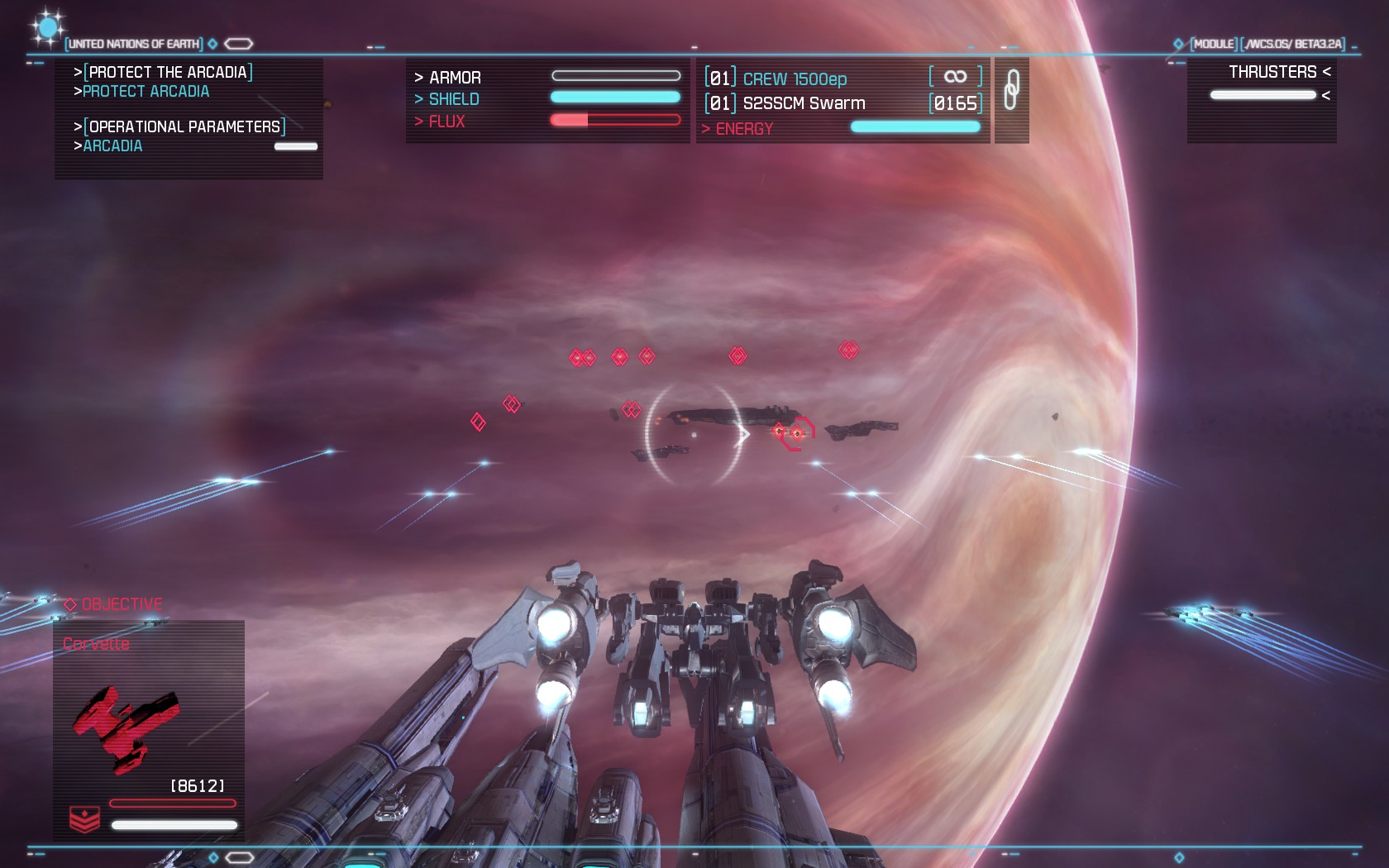Choose the S2SSCM Swarm missile slot
Viewport: 1389px width, 868px height.
803,103
